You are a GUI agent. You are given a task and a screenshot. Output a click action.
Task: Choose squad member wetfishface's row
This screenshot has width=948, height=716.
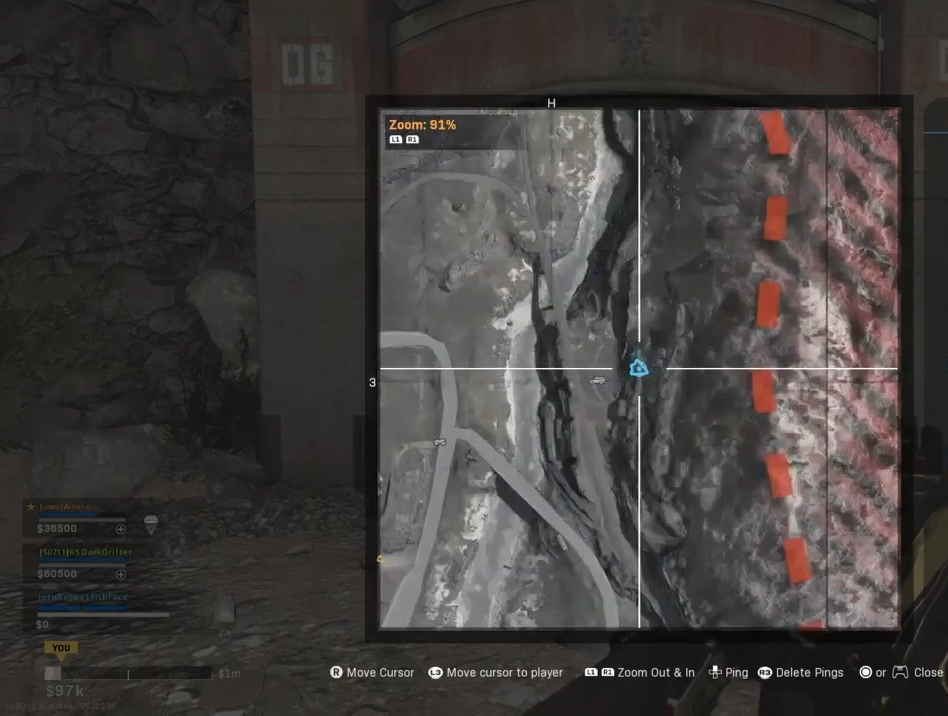click(x=84, y=597)
